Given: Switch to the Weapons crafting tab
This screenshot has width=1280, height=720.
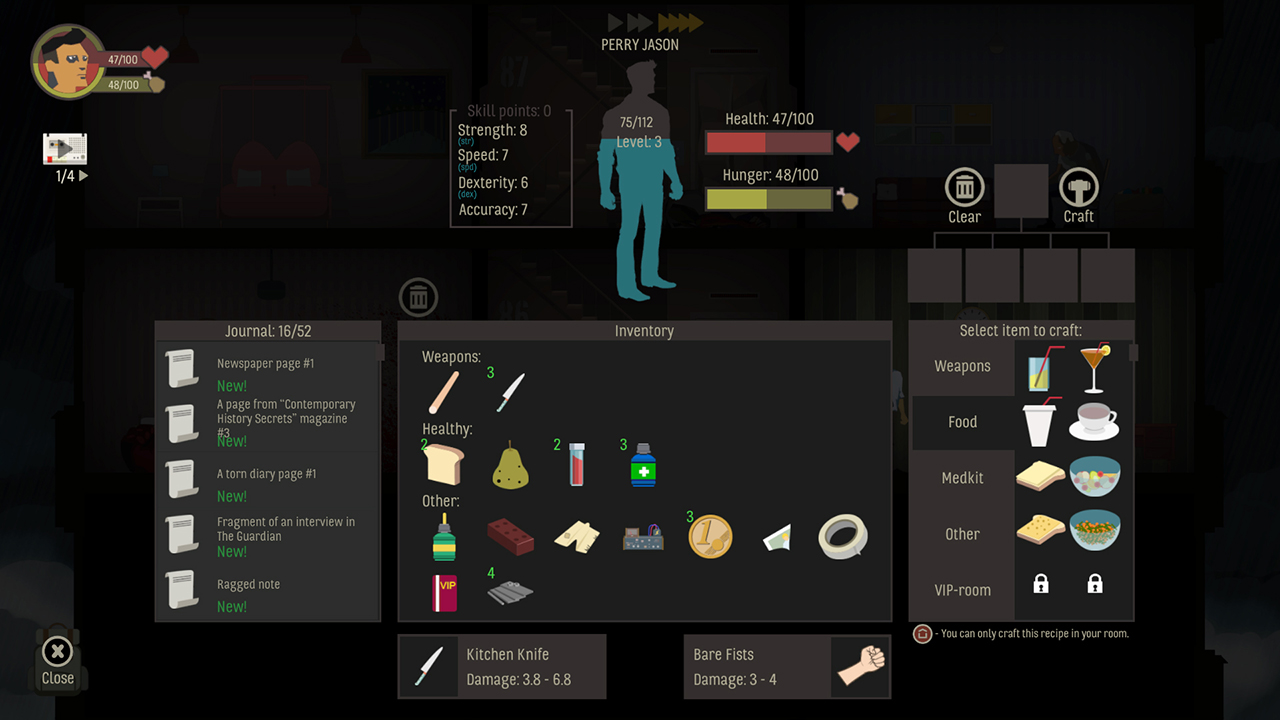Looking at the screenshot, I should (961, 366).
